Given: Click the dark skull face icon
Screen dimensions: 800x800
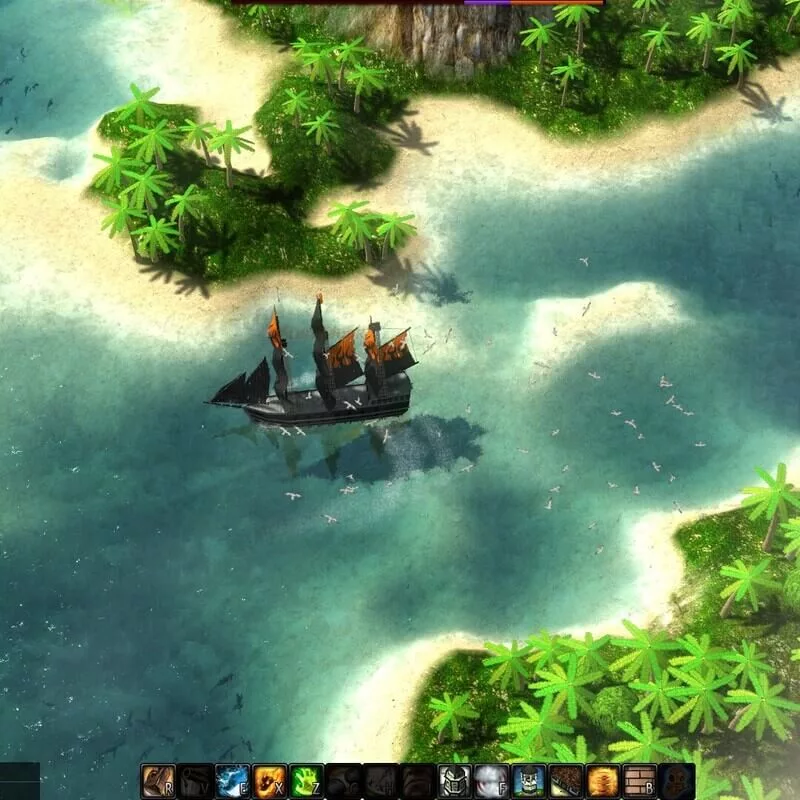Looking at the screenshot, I should coord(676,781).
